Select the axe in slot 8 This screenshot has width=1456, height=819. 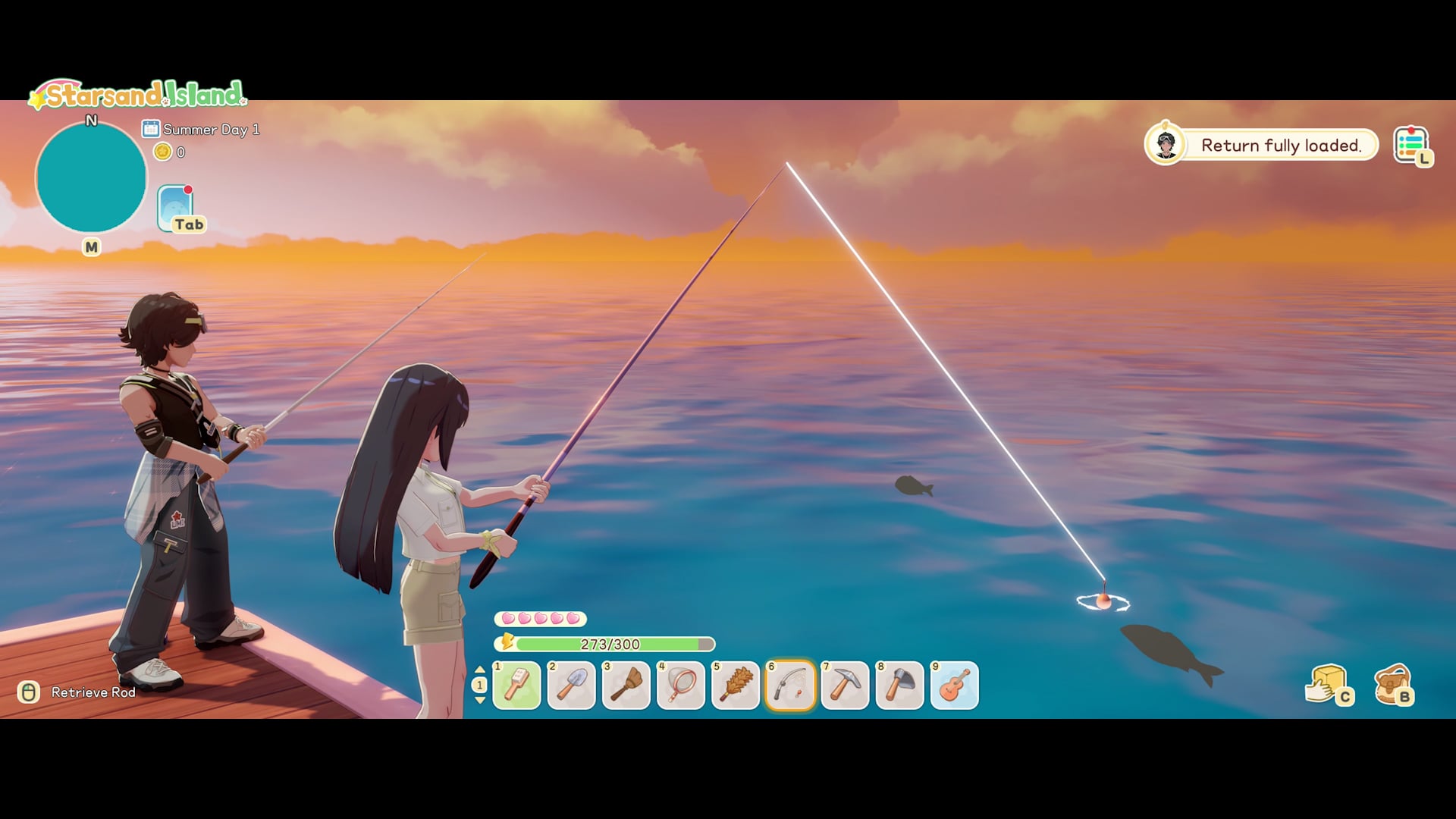(x=900, y=685)
